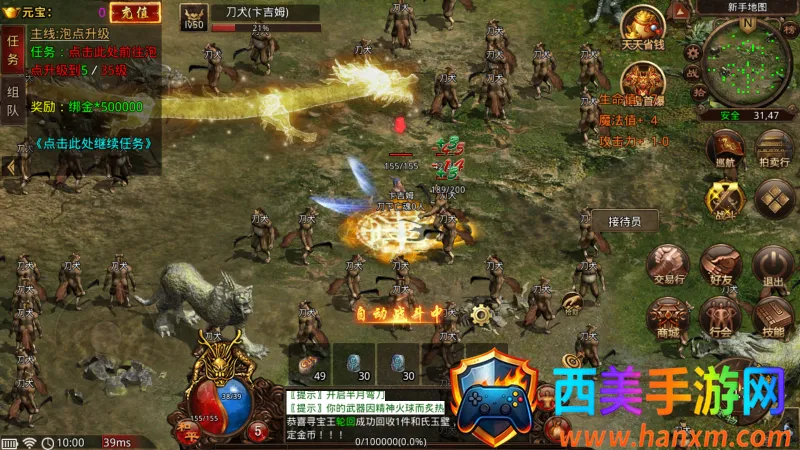
Task: Open the 商城 shop
Action: pyautogui.click(x=667, y=318)
